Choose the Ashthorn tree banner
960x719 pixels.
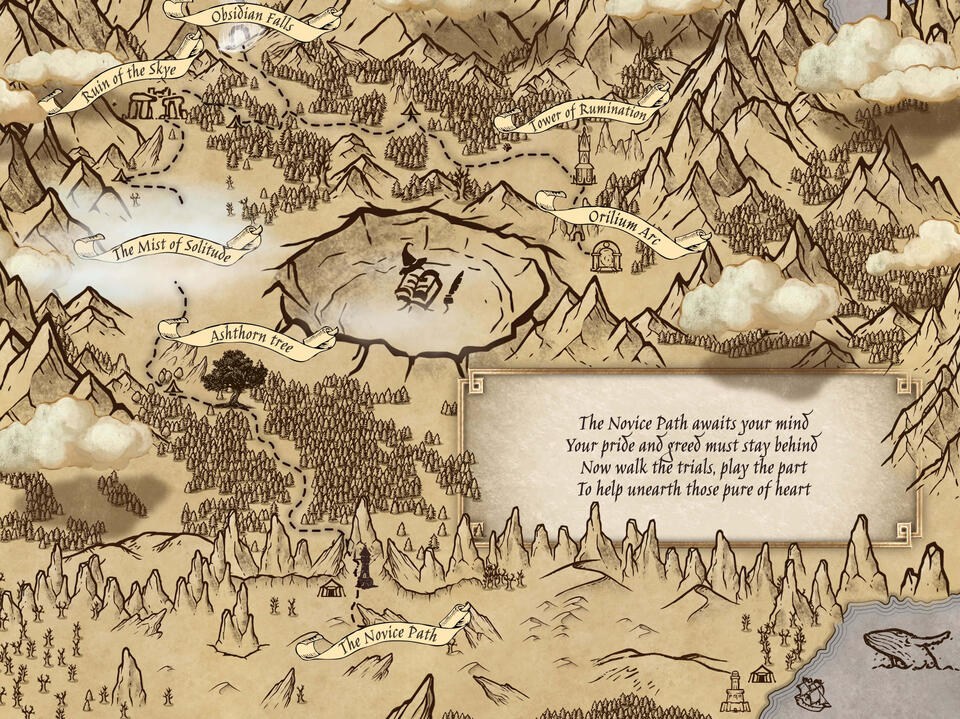(x=252, y=339)
